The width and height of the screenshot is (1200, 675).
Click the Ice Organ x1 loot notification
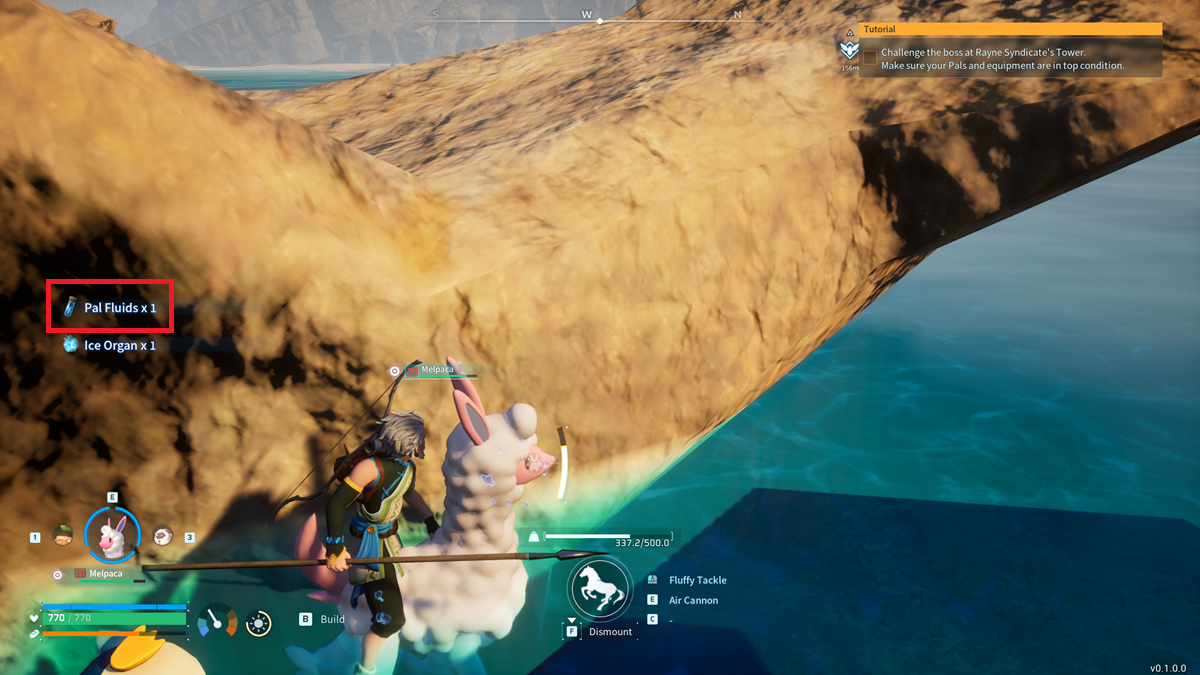click(x=110, y=345)
